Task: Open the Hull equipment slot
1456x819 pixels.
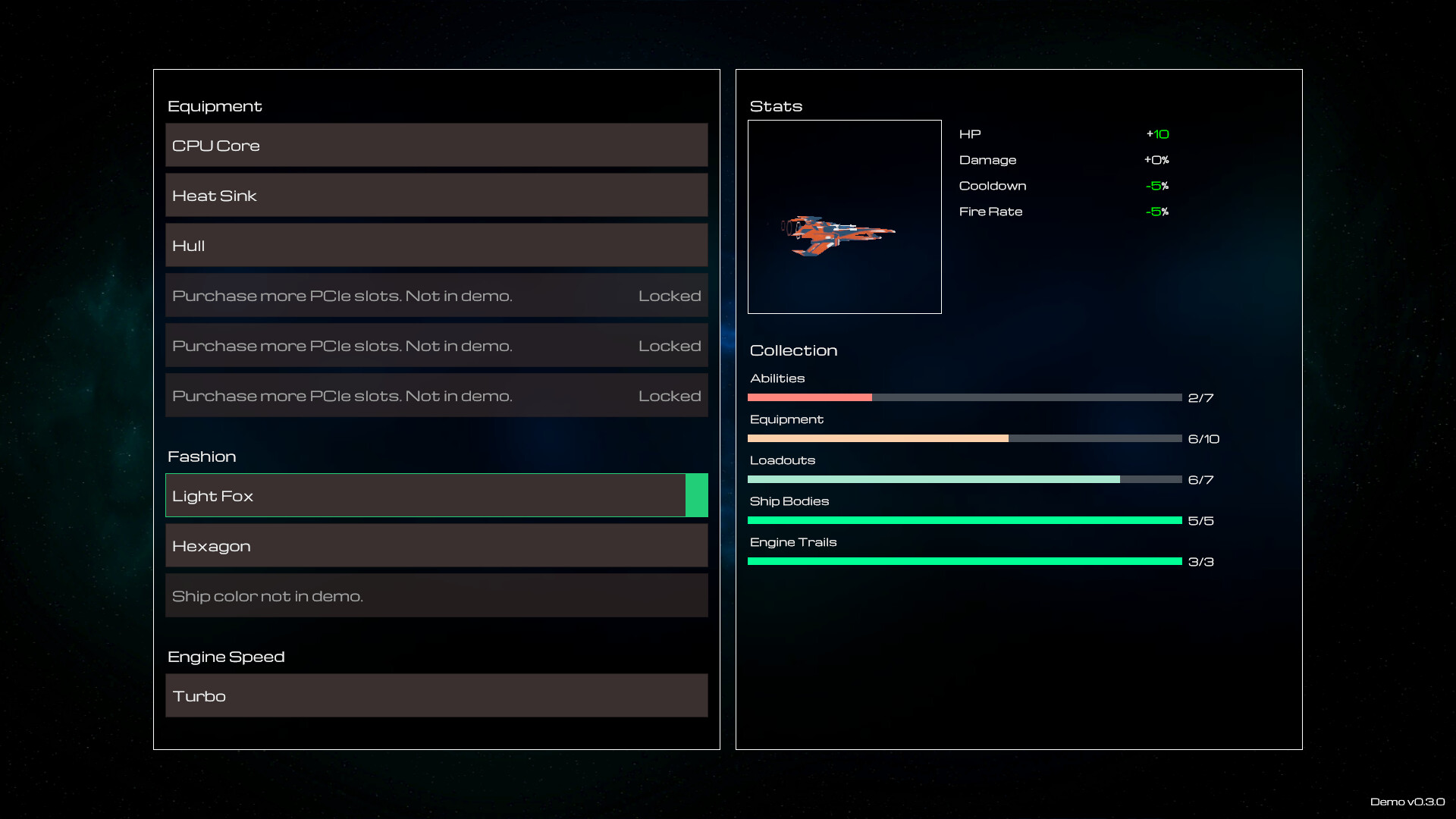Action: 436,245
